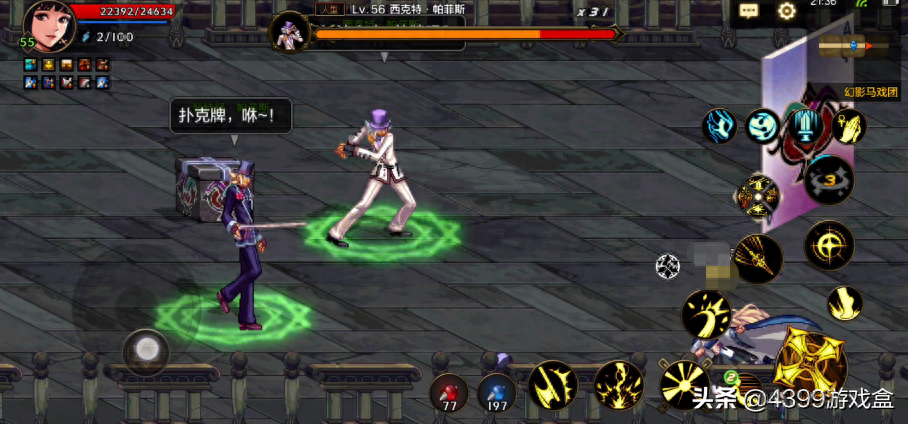Tap the player character portrait
Screen dimensions: 908x424
click(x=50, y=26)
